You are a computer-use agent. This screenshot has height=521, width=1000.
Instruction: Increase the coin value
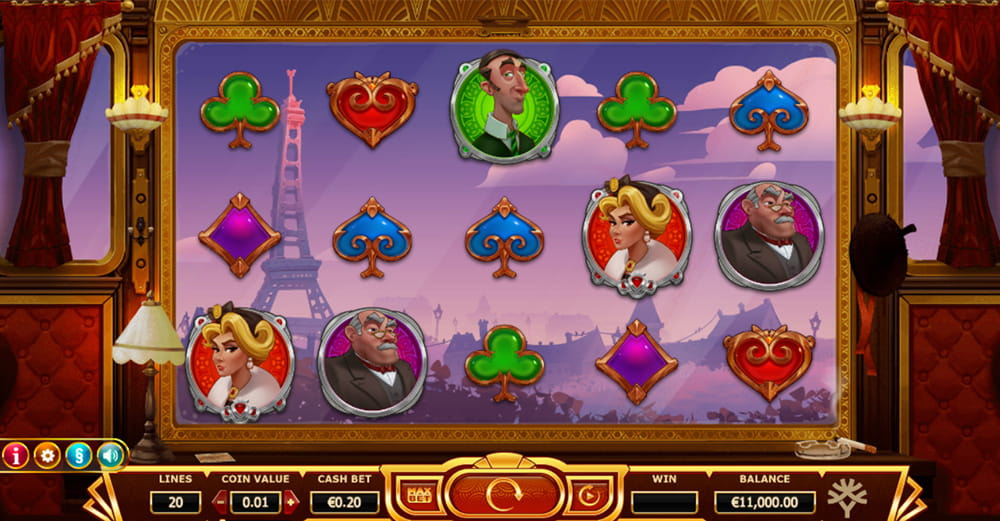pos(290,502)
